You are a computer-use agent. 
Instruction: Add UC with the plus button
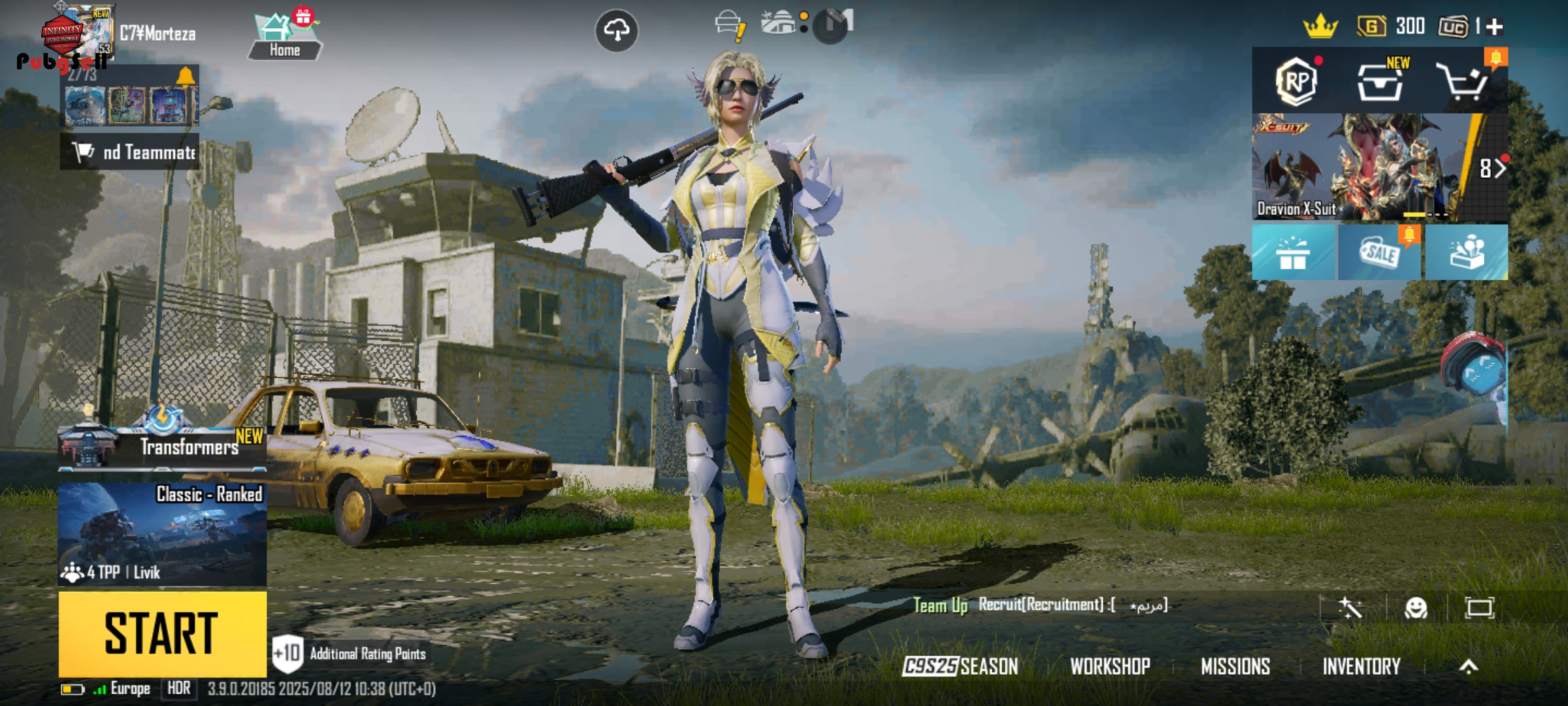click(x=1495, y=26)
